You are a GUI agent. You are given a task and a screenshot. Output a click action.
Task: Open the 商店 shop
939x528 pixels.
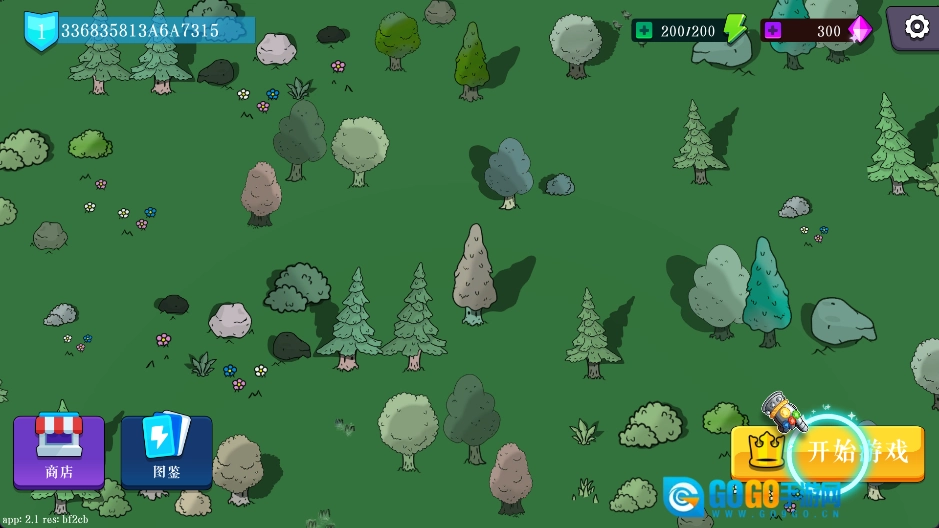pyautogui.click(x=59, y=451)
